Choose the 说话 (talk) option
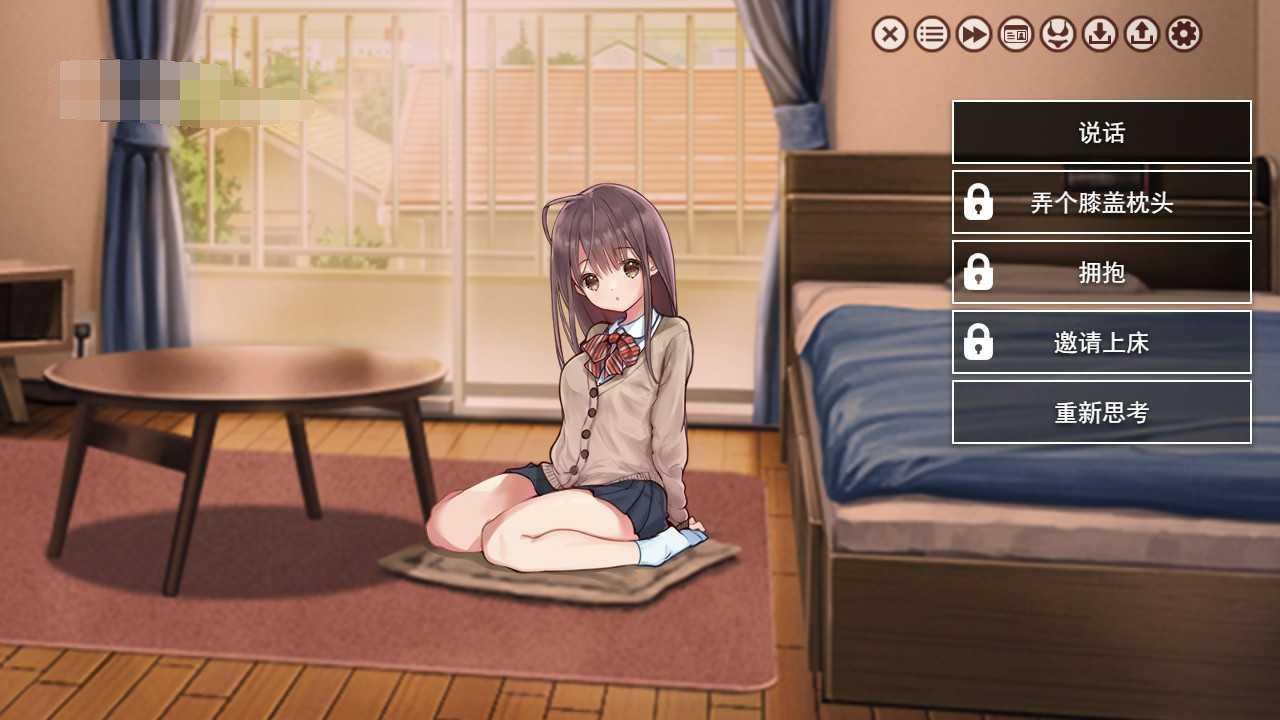This screenshot has height=720, width=1280. 1101,132
